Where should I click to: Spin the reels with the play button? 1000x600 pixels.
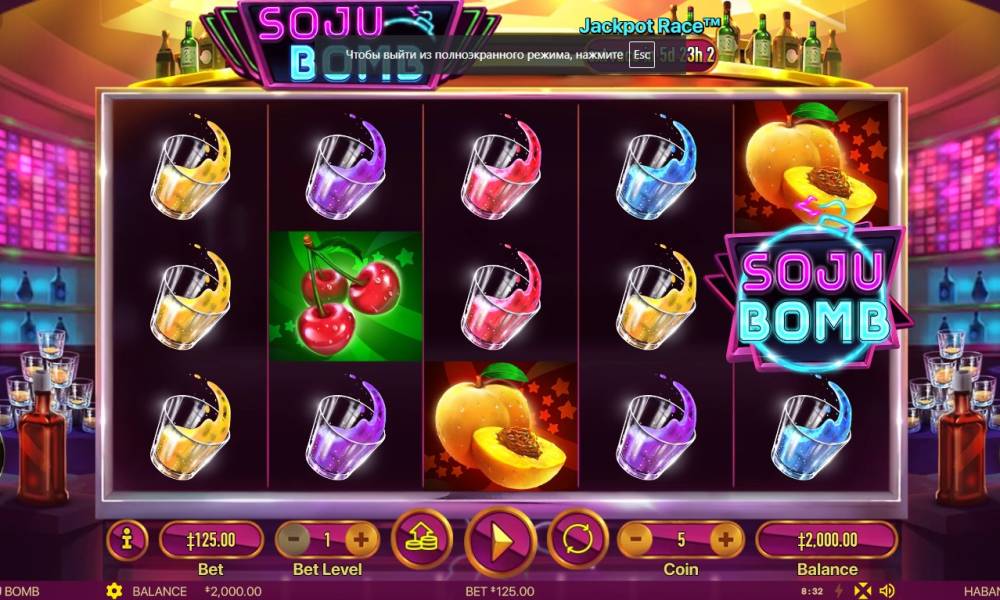point(496,541)
